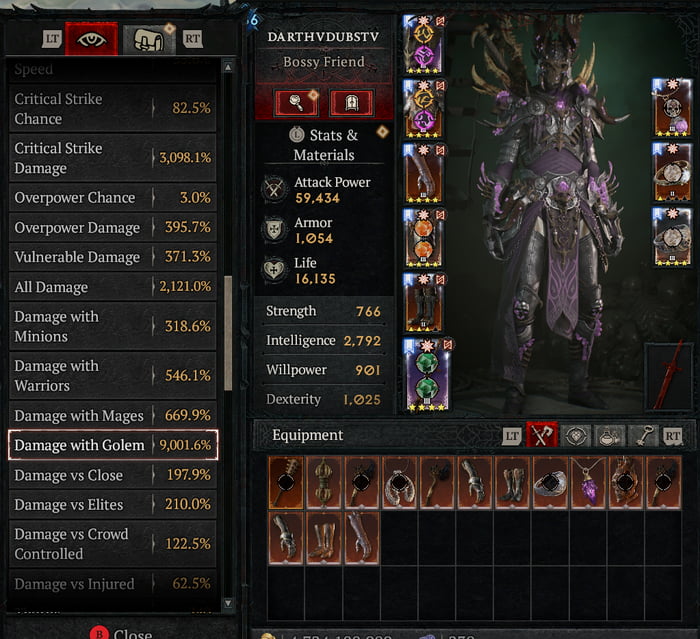Select the equipped red sword weapon slot
The width and height of the screenshot is (700, 639).
pyautogui.click(x=670, y=374)
